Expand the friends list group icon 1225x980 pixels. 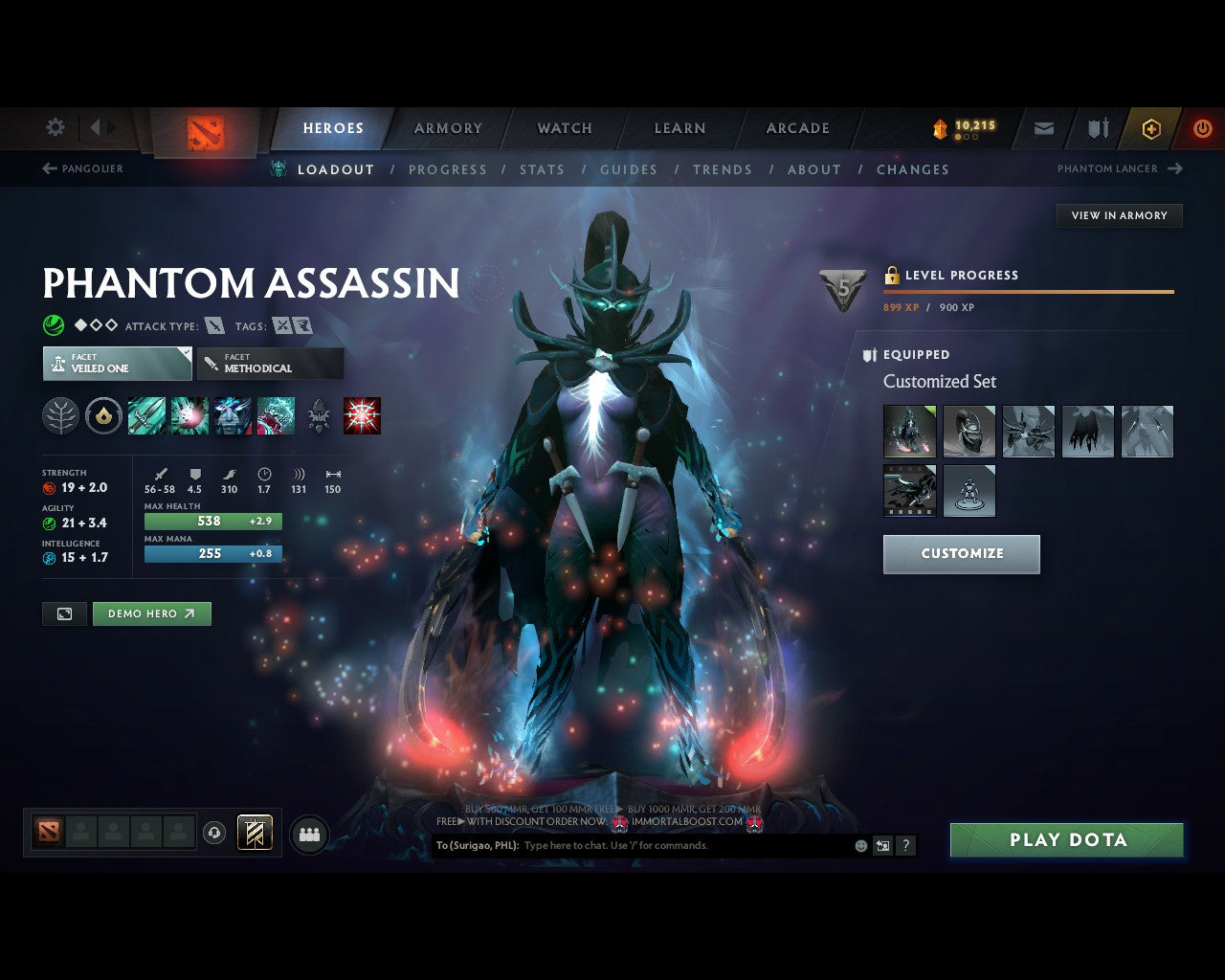click(308, 833)
